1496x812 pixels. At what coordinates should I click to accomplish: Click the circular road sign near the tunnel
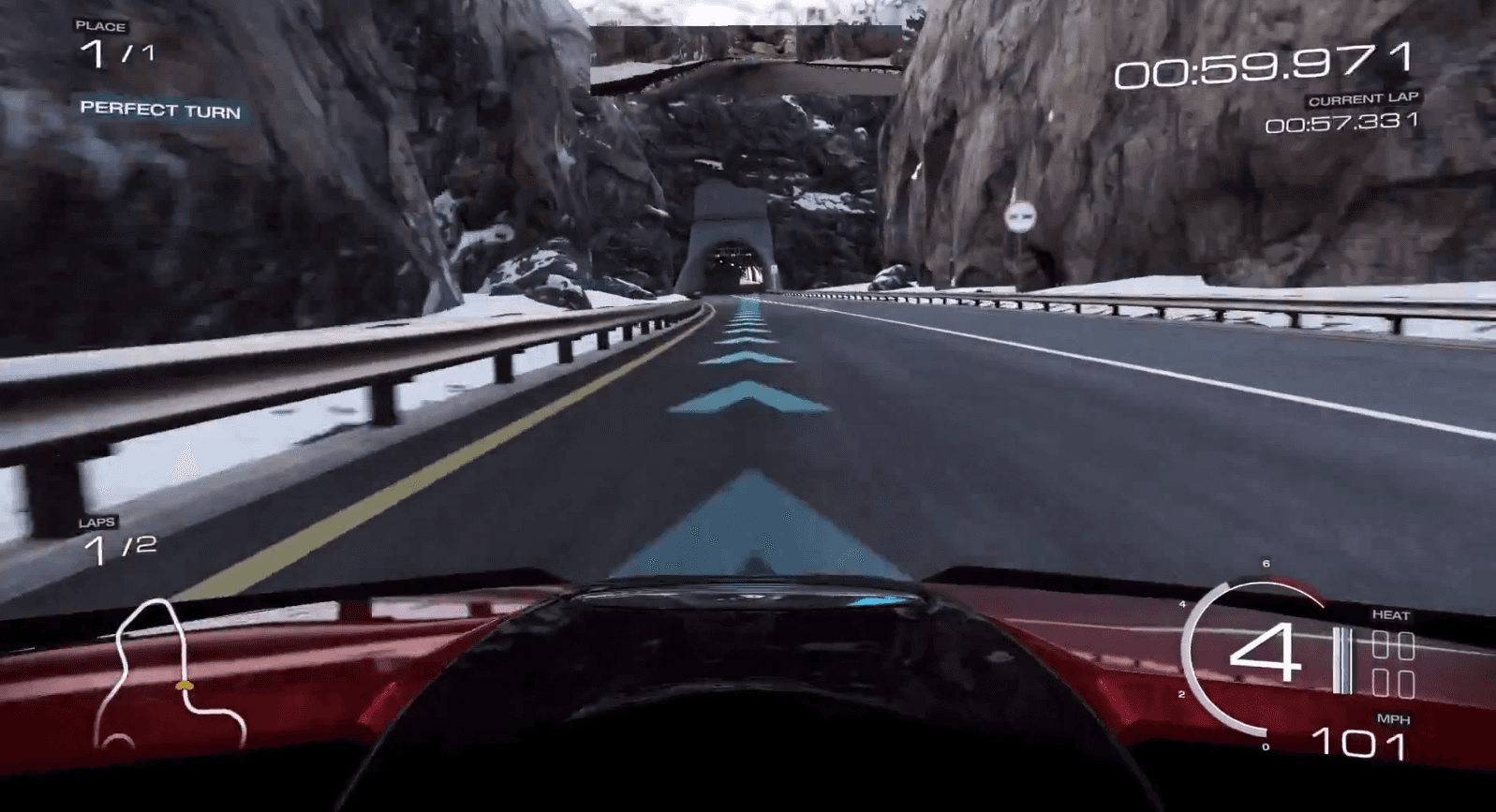click(x=1020, y=215)
